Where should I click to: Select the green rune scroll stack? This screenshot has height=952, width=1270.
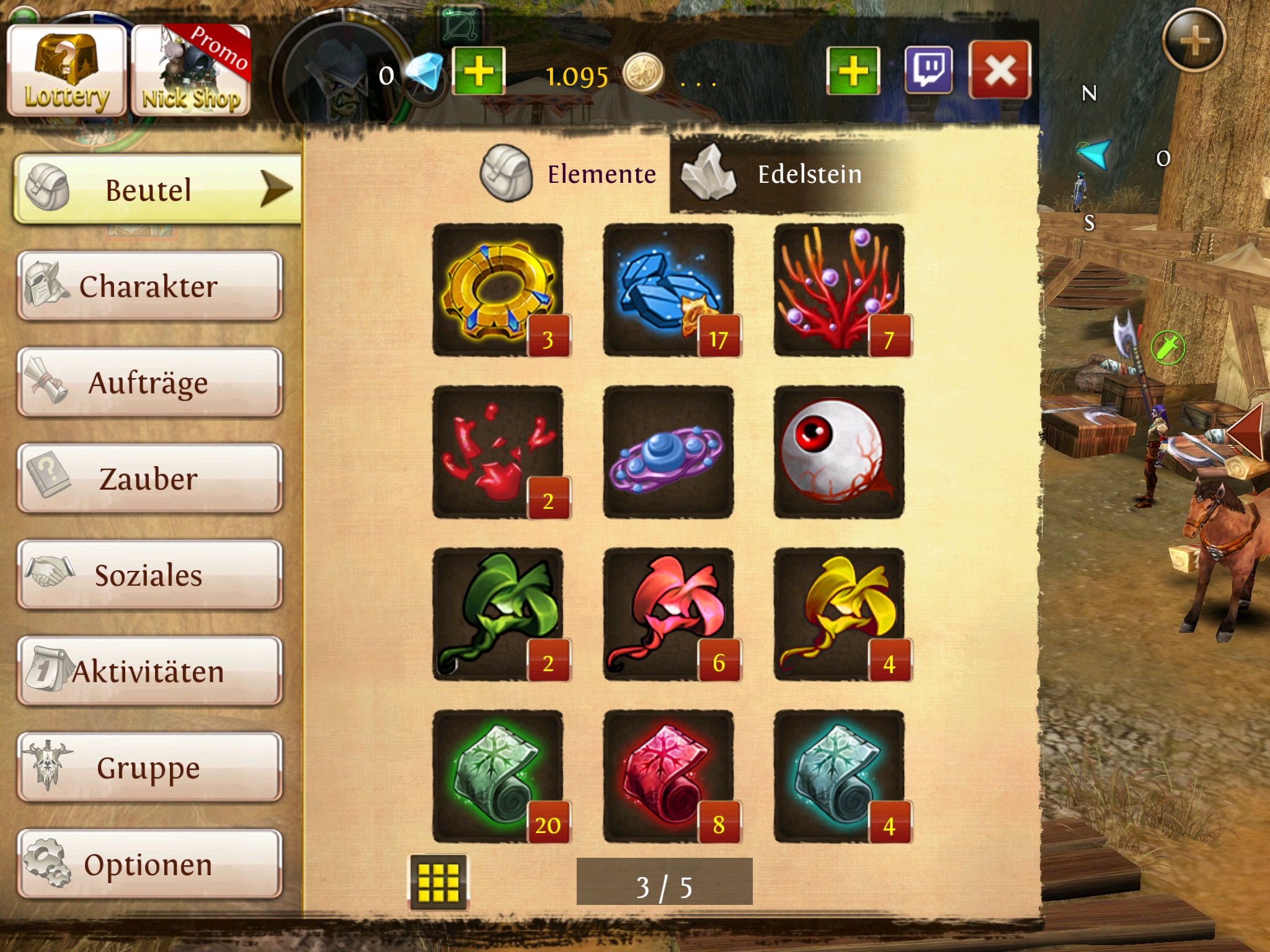[498, 777]
